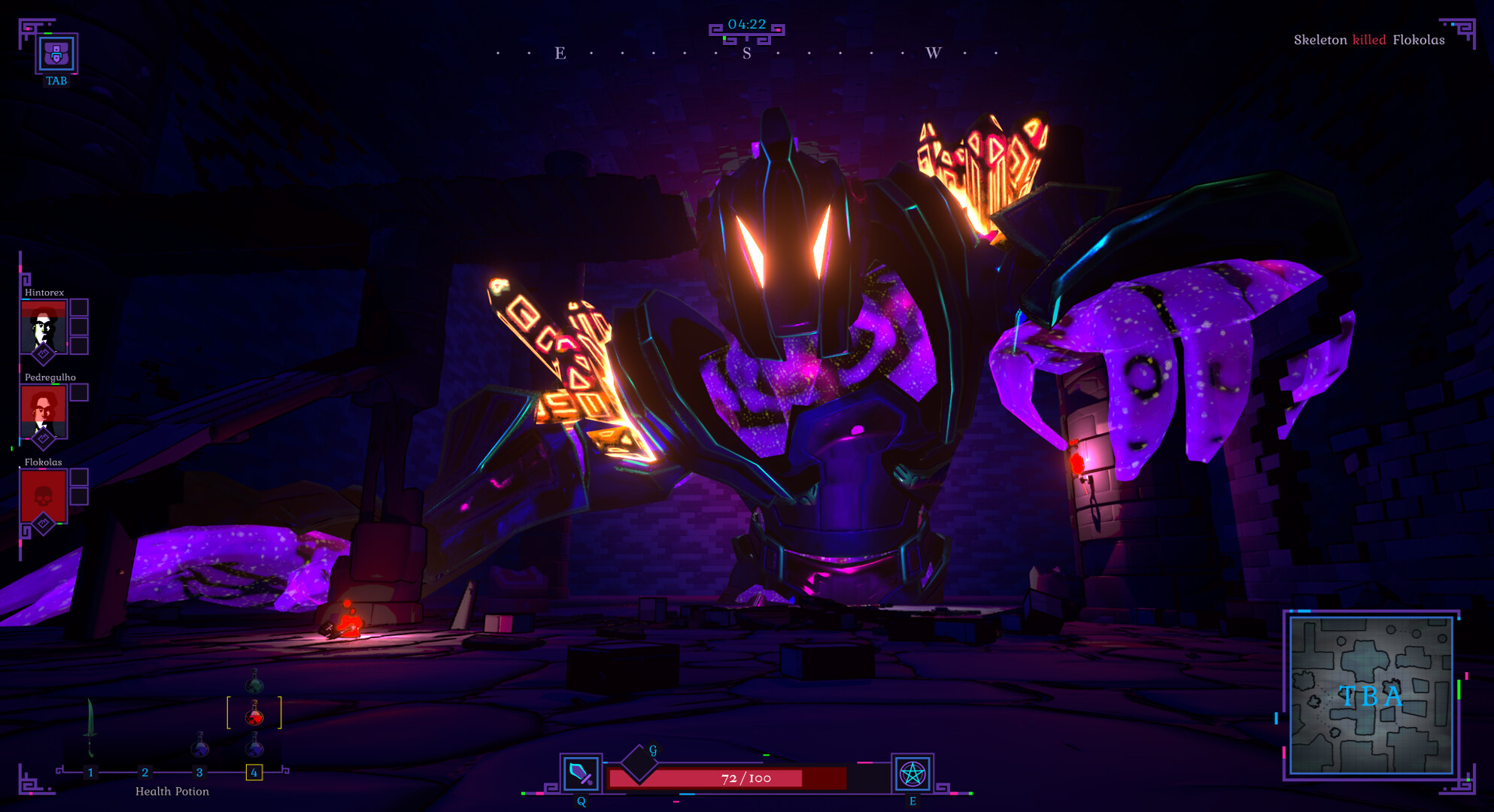Select the pentagram spell icon above E
The height and width of the screenshot is (812, 1494).
point(912,772)
